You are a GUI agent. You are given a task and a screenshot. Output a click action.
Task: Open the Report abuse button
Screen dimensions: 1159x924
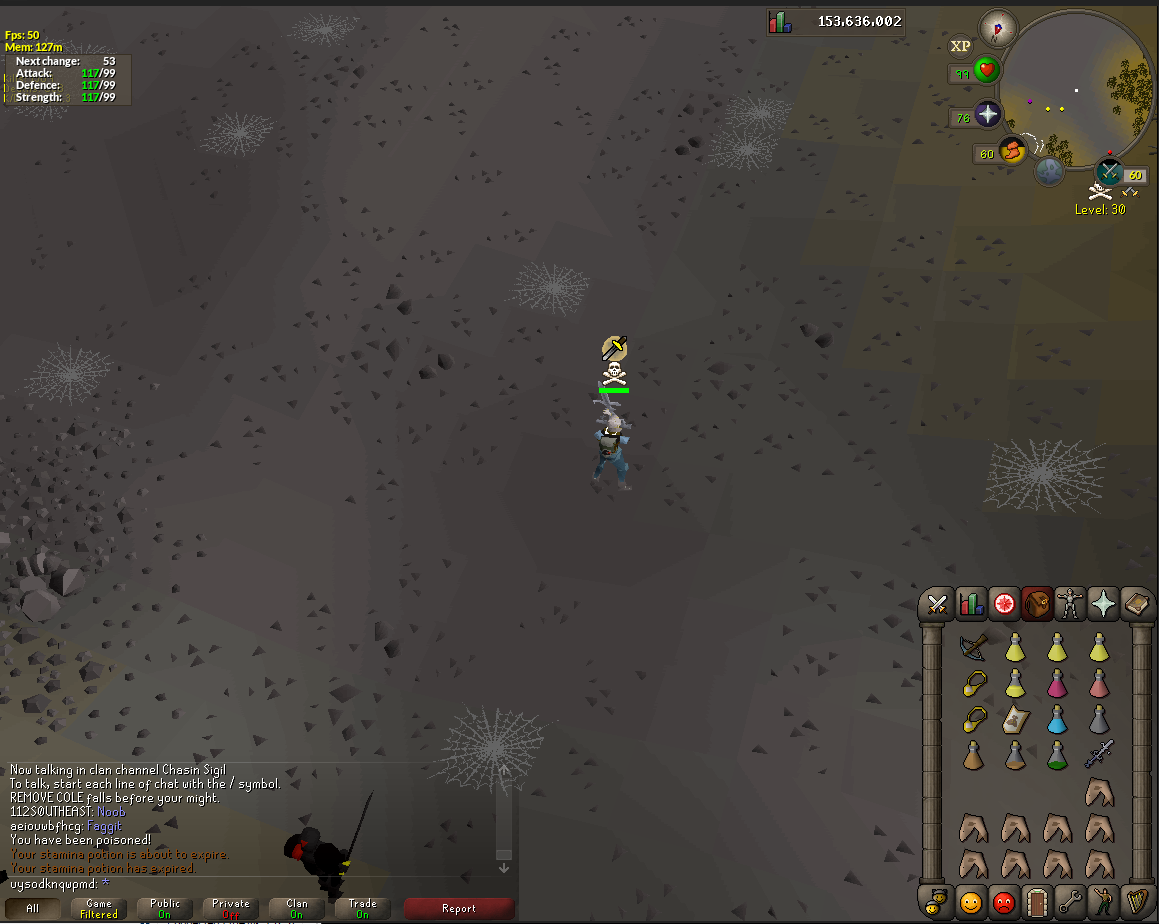click(x=459, y=908)
